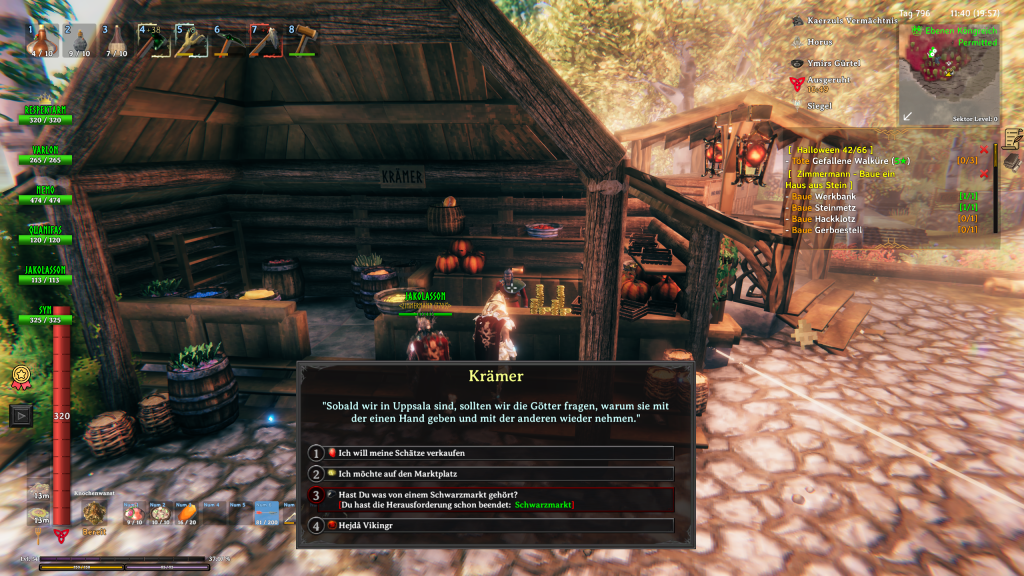Screen dimensions: 1024x576
Task: Remove the Halloween quest from the tracker
Action: pyautogui.click(x=984, y=150)
